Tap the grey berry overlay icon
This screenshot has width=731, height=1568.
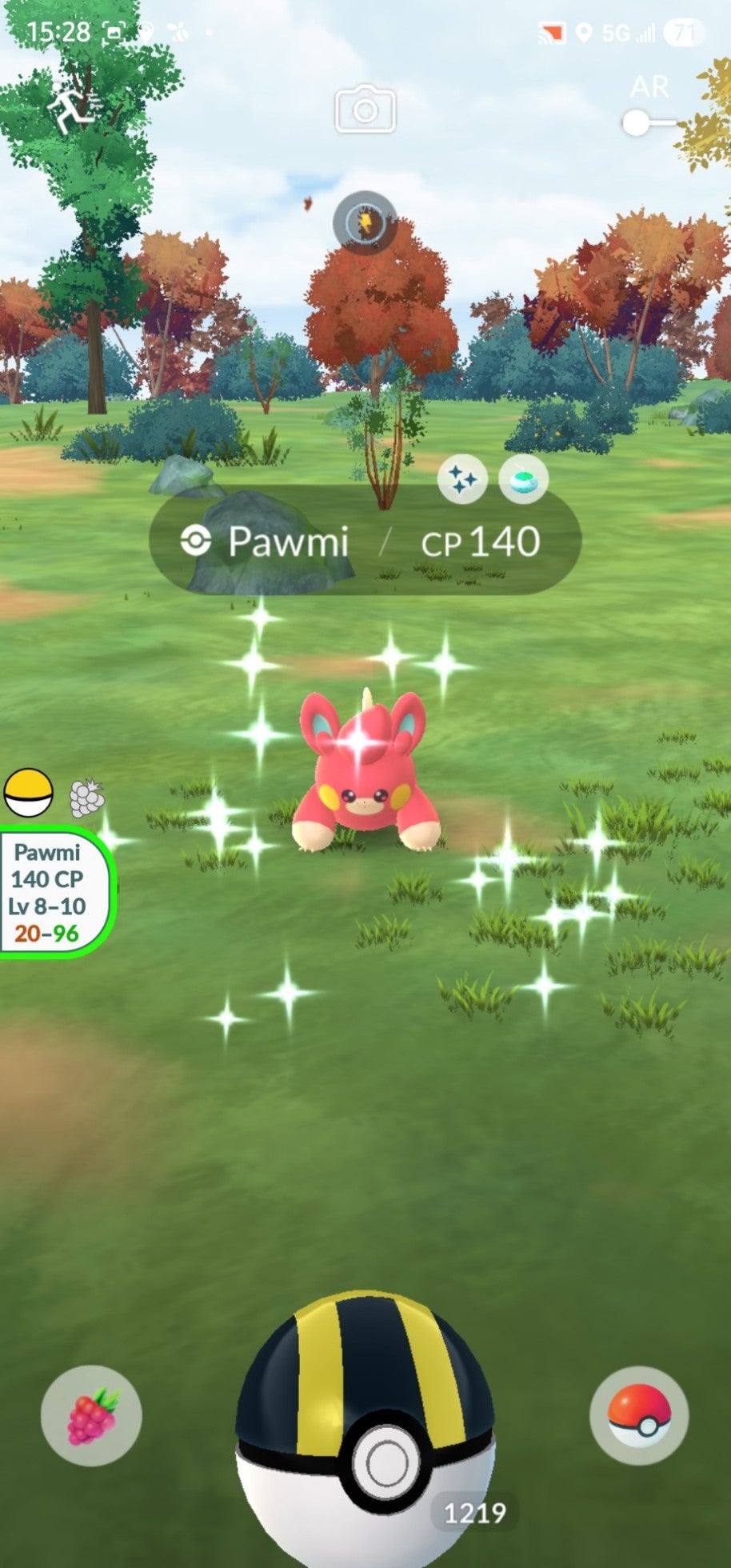(86, 798)
